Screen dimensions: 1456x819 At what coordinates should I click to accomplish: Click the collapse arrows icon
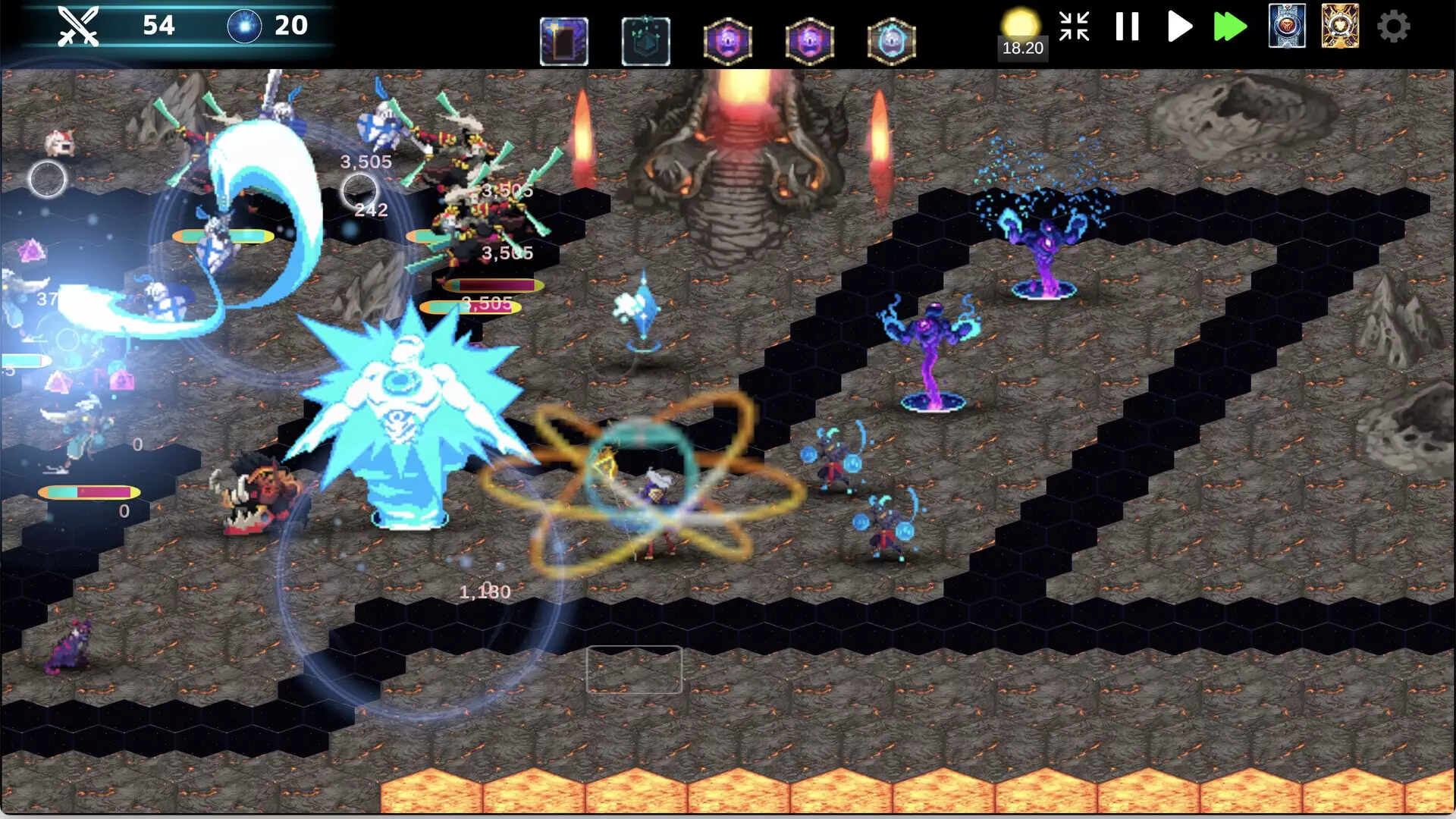click(x=1074, y=27)
